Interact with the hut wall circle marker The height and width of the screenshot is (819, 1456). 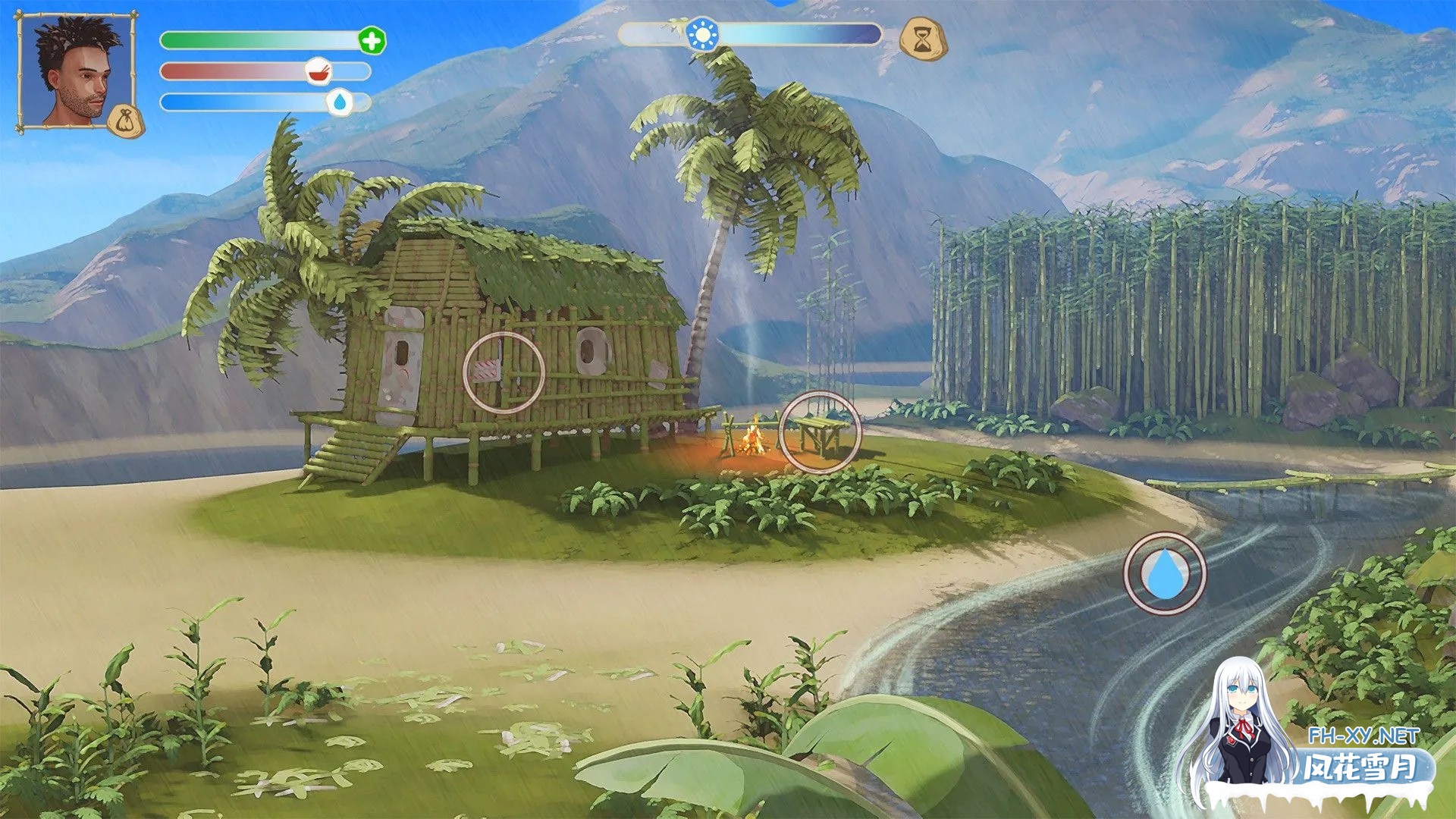pos(504,372)
